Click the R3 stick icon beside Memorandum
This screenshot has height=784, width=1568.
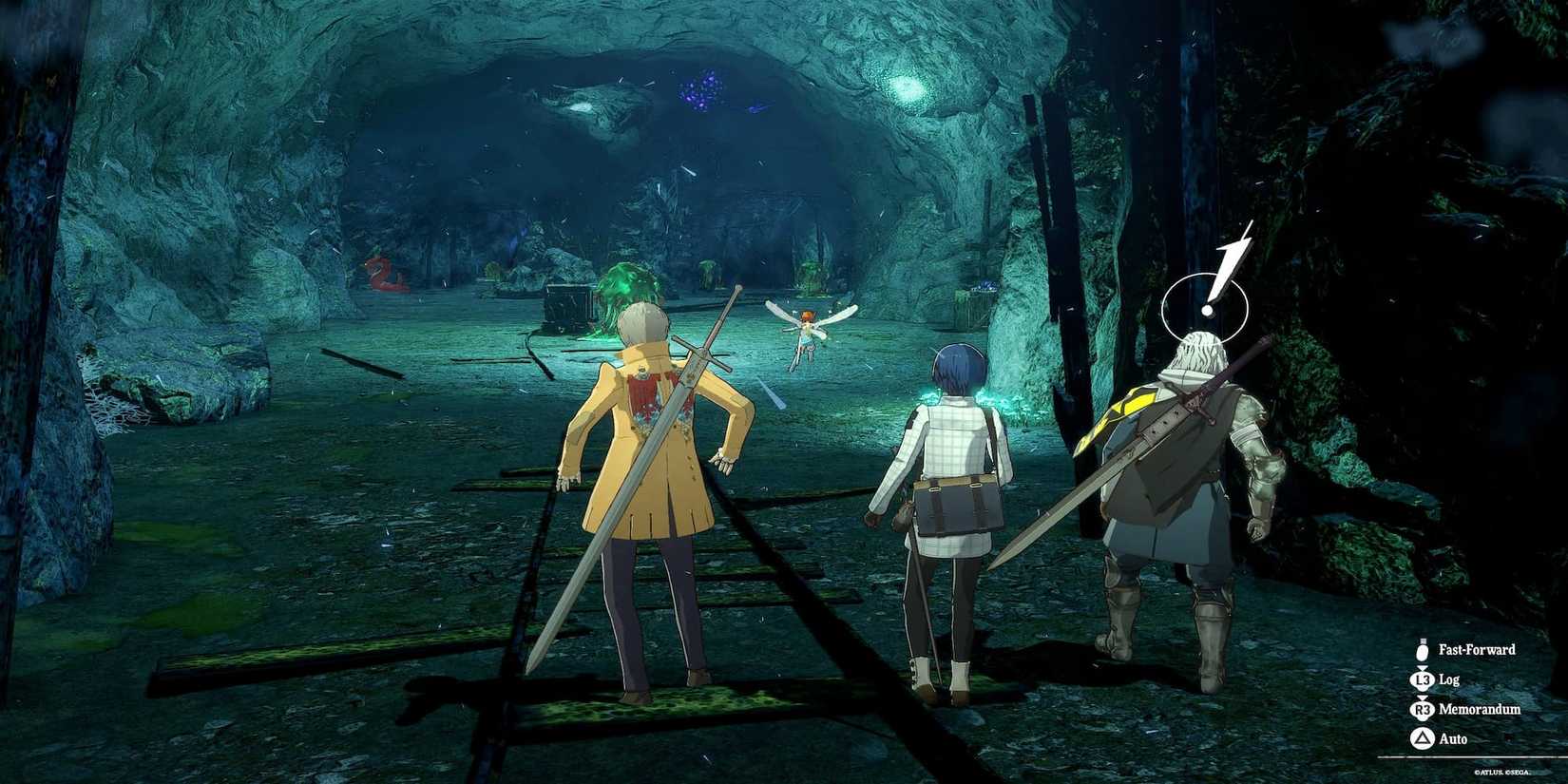click(x=1422, y=709)
